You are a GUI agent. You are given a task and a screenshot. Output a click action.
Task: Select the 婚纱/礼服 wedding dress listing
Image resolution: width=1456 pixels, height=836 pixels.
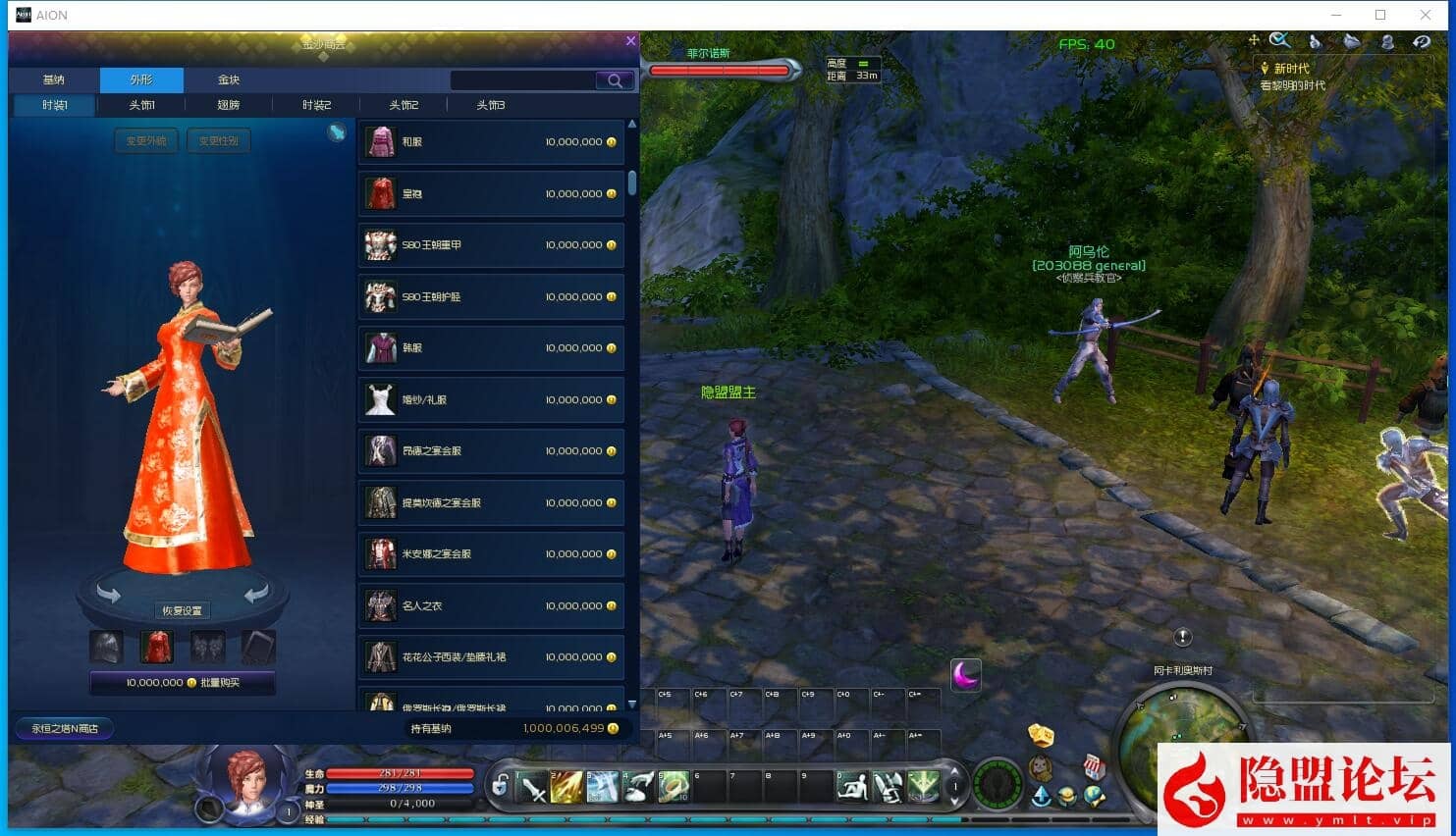point(491,400)
